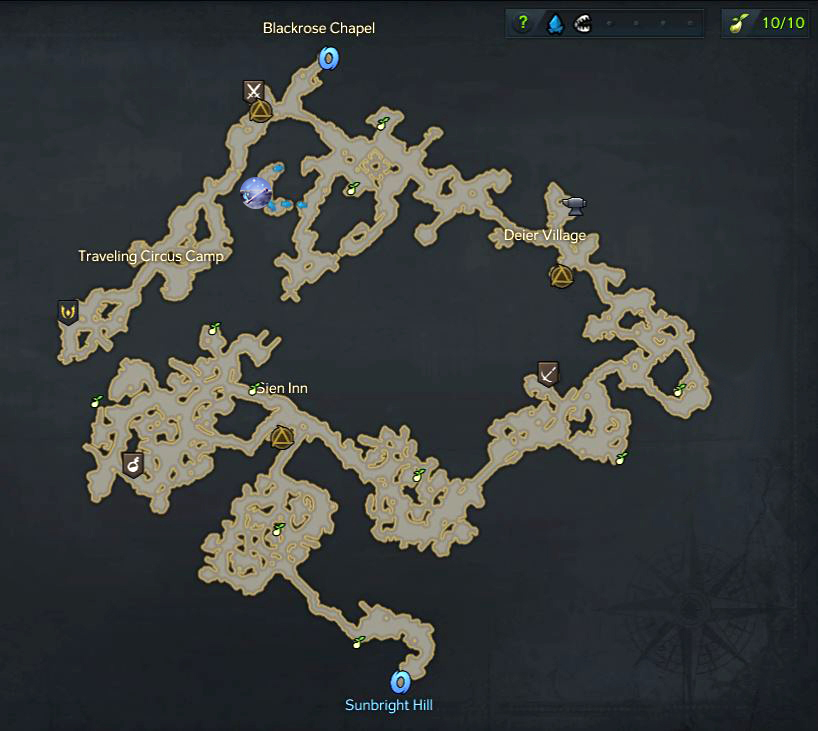Click the Sunbright Hill label
The image size is (818, 731).
(389, 705)
